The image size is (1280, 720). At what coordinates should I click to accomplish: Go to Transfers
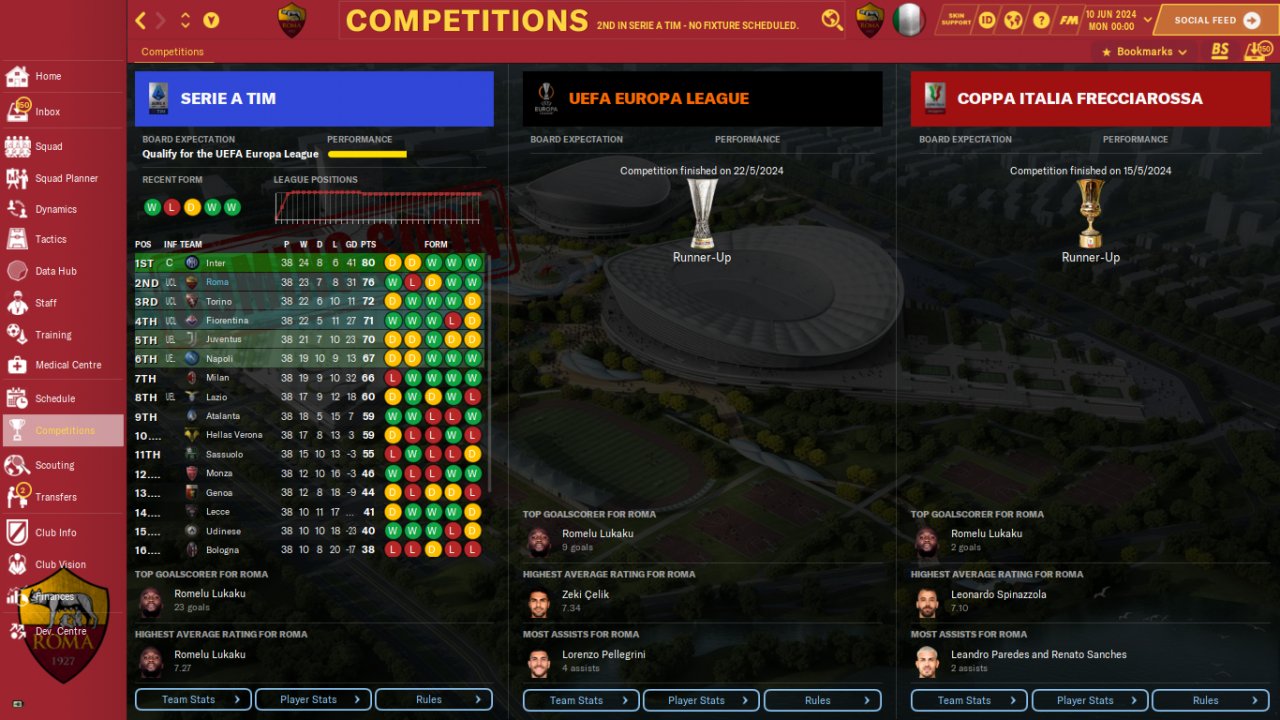click(55, 497)
